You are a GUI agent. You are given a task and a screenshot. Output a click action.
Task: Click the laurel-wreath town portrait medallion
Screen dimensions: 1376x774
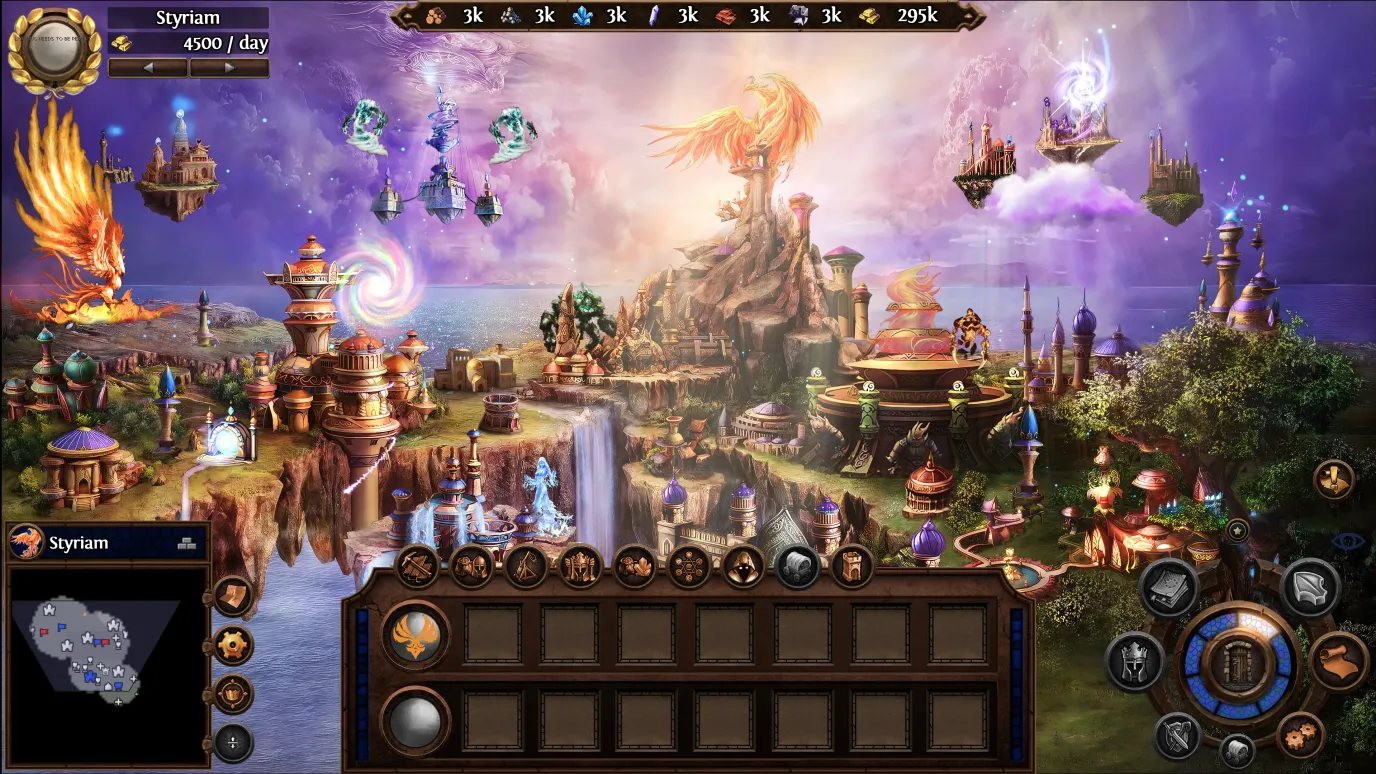(53, 48)
